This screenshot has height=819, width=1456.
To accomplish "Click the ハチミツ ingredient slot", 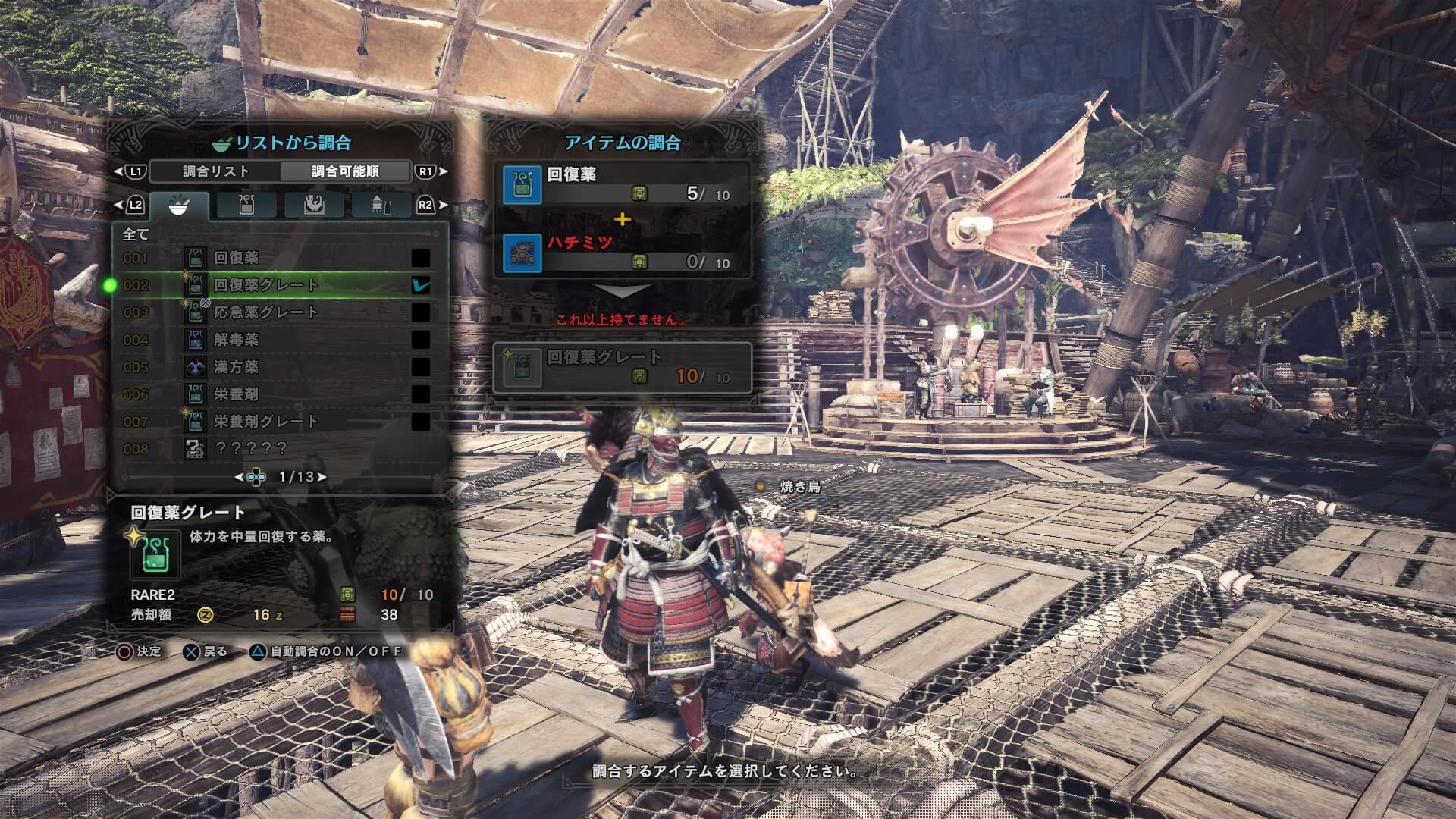I will 622,253.
